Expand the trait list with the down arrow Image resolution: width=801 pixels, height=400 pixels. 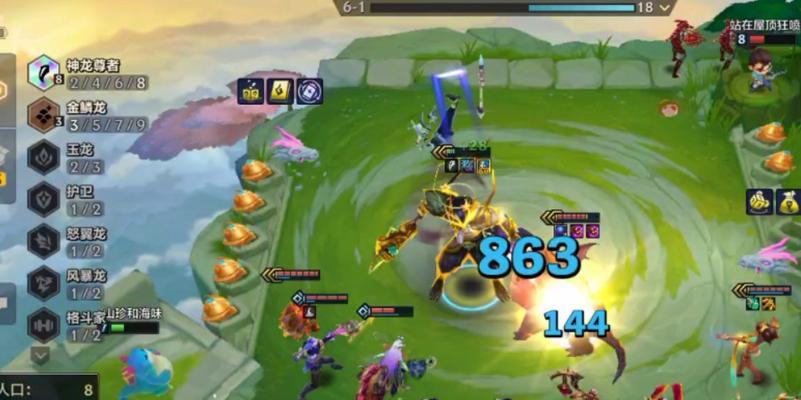pos(40,354)
